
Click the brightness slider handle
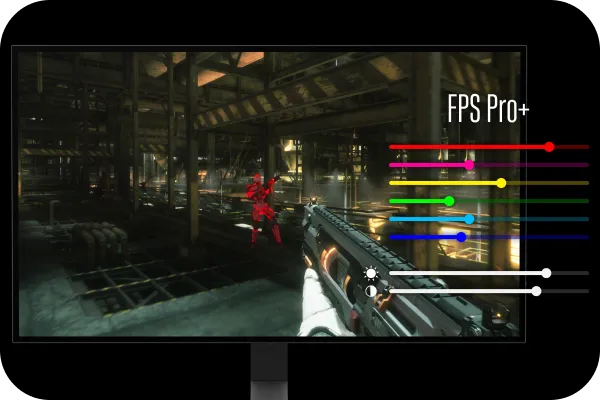[546, 273]
